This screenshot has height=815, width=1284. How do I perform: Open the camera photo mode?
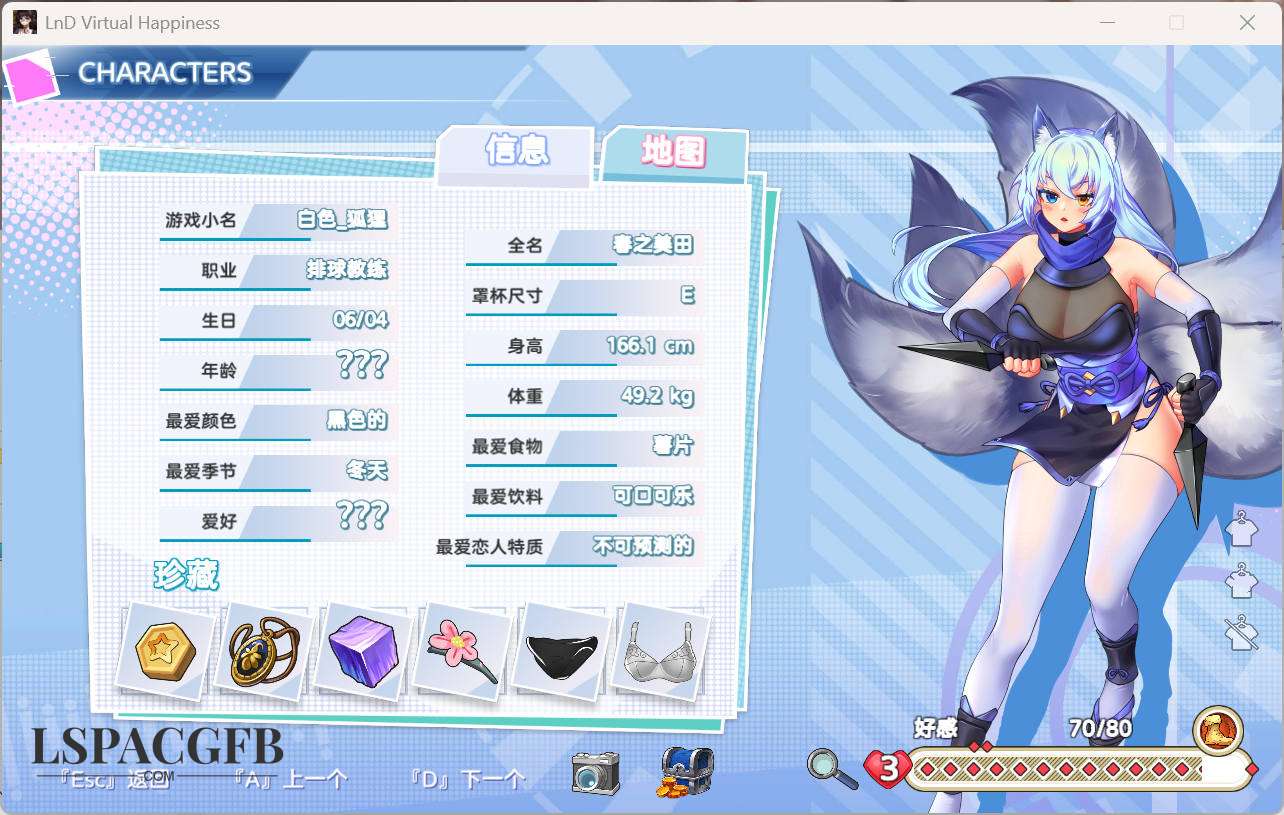coord(595,772)
